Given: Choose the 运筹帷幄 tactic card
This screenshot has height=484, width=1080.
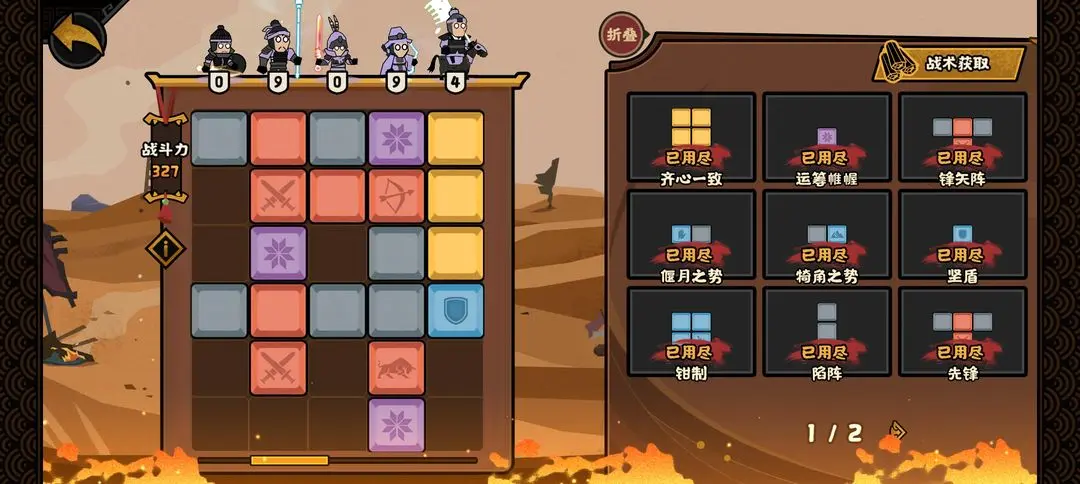Looking at the screenshot, I should point(827,138).
